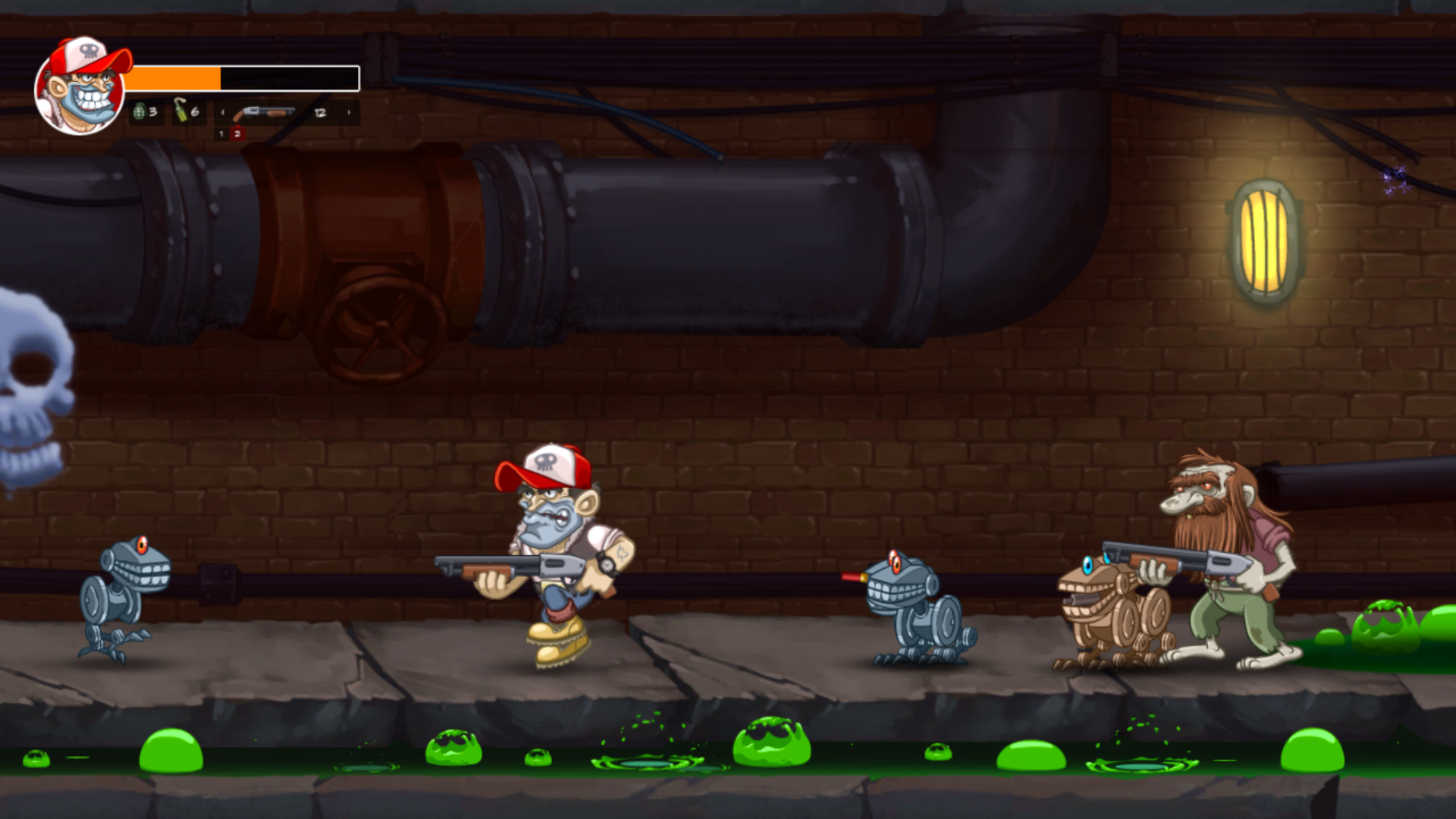Click the player character holding the shotgun
The image size is (1456, 819).
pos(550,546)
